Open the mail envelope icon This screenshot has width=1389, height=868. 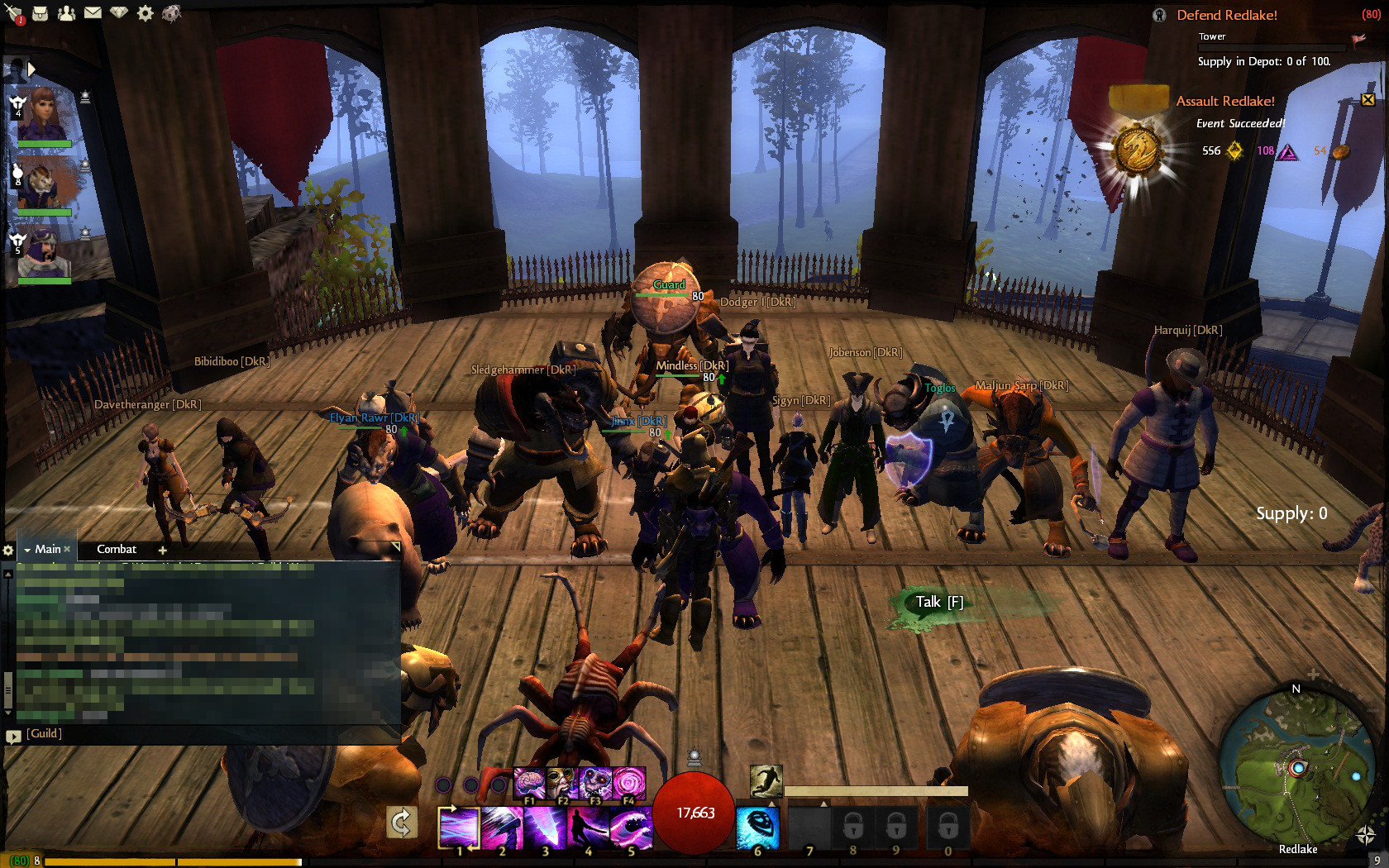pyautogui.click(x=93, y=13)
